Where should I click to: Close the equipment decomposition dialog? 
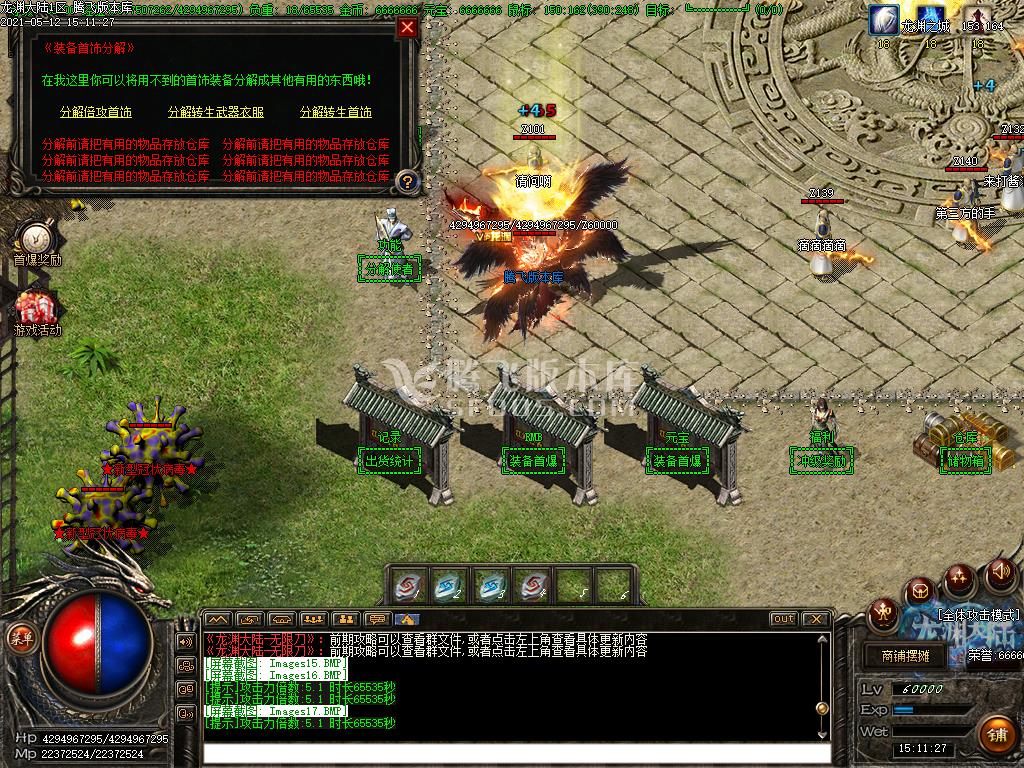coord(407,28)
